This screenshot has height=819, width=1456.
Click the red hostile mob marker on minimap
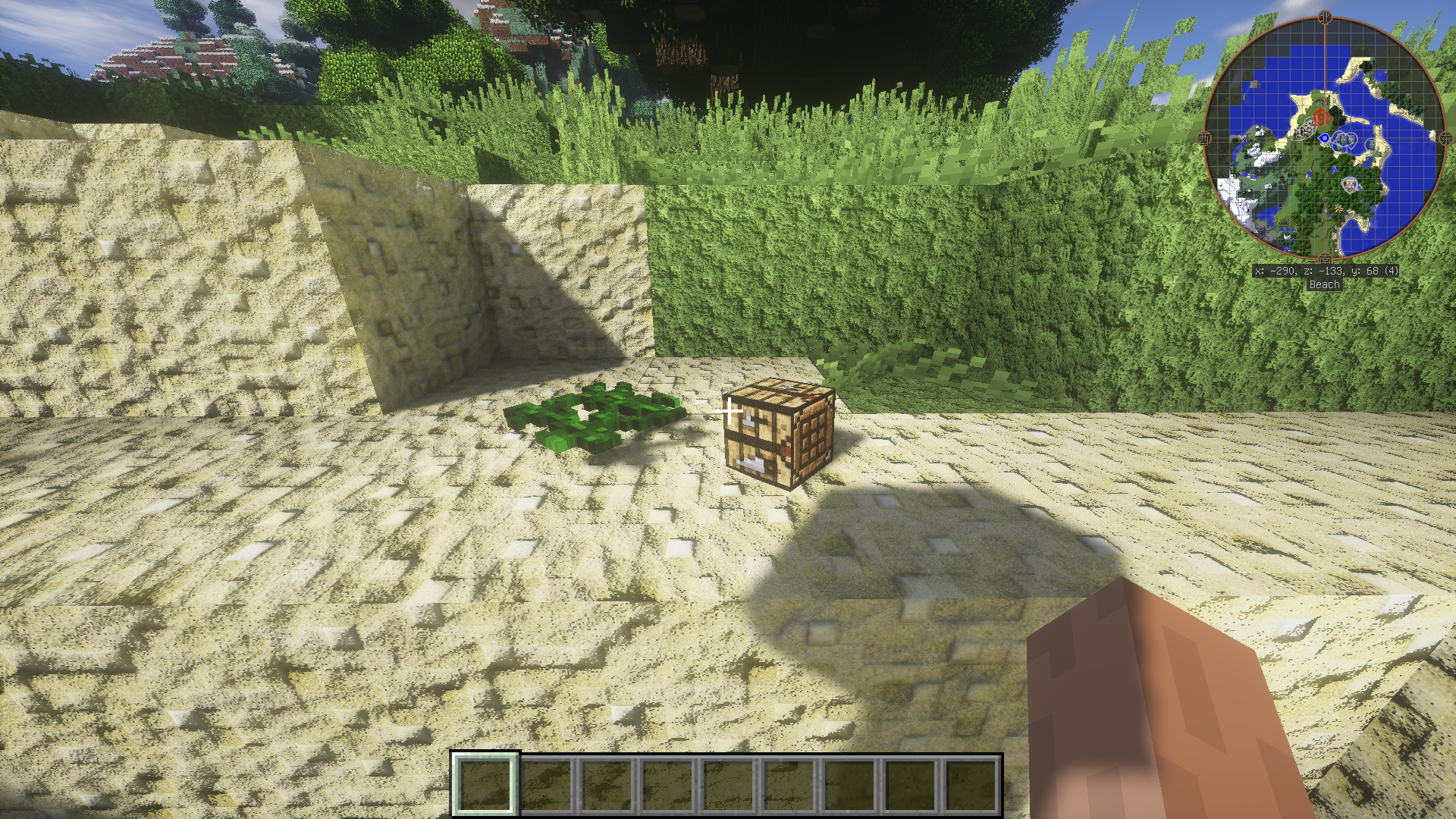click(x=1323, y=118)
